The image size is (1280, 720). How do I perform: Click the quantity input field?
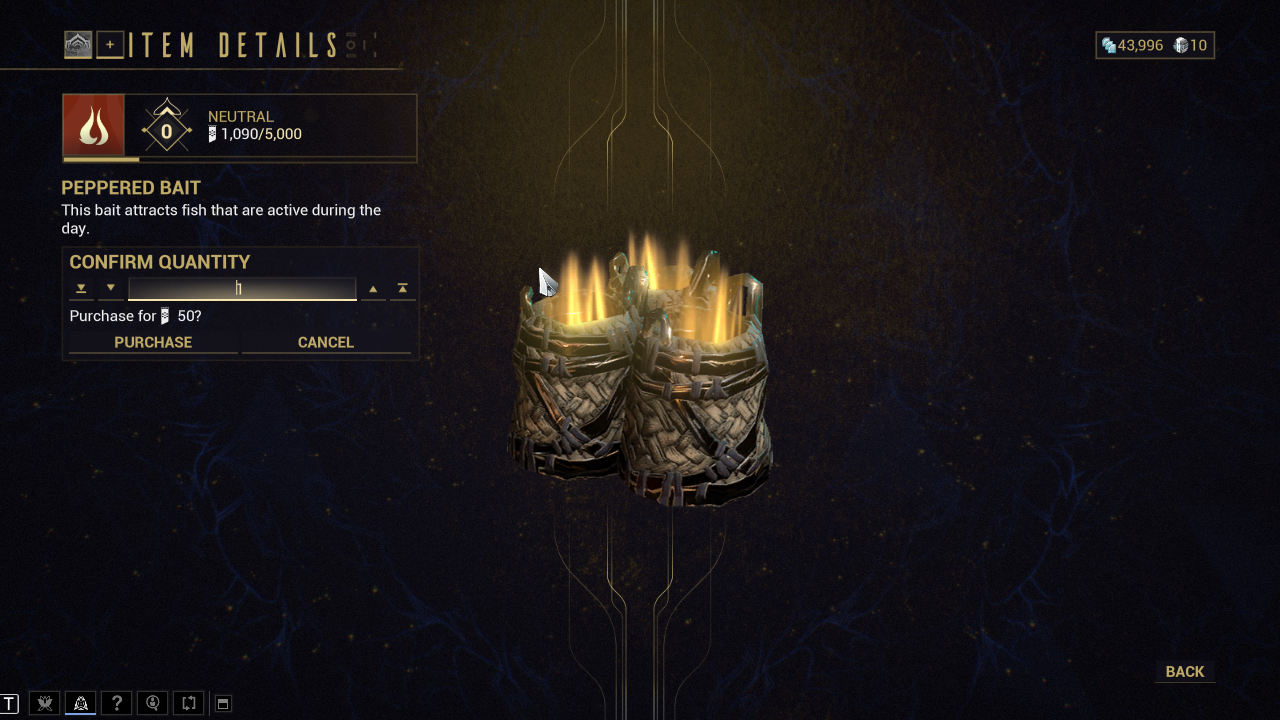click(x=242, y=289)
